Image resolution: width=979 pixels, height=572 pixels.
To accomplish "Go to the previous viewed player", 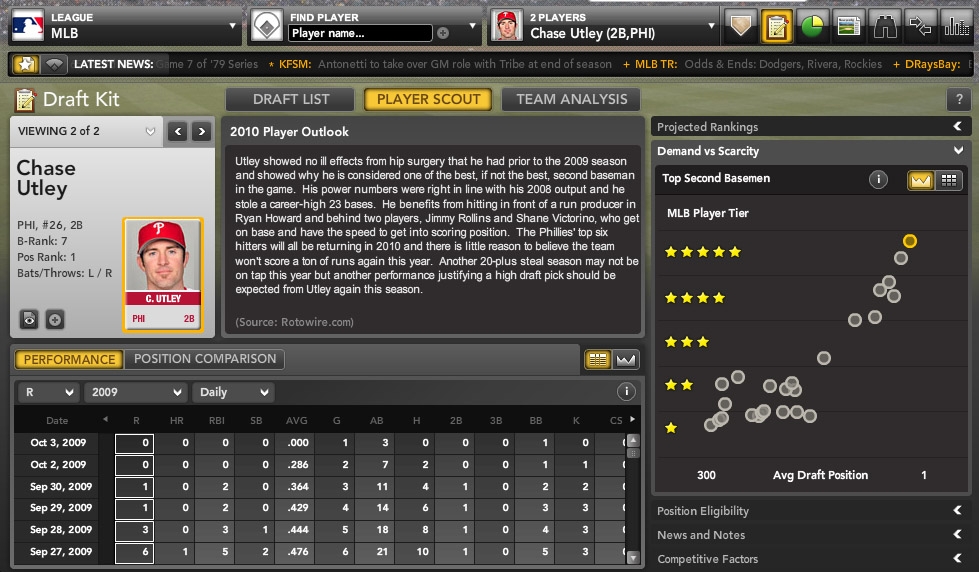I will pyautogui.click(x=178, y=131).
